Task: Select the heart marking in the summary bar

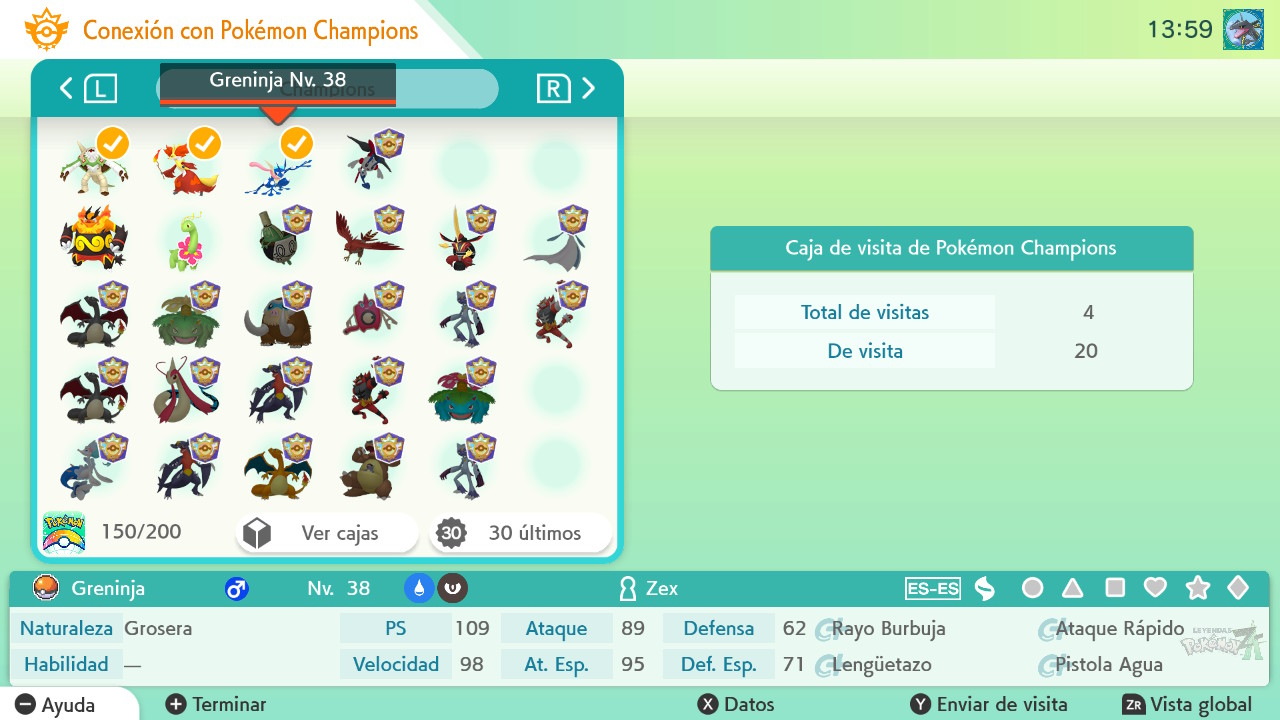Action: point(1153,589)
